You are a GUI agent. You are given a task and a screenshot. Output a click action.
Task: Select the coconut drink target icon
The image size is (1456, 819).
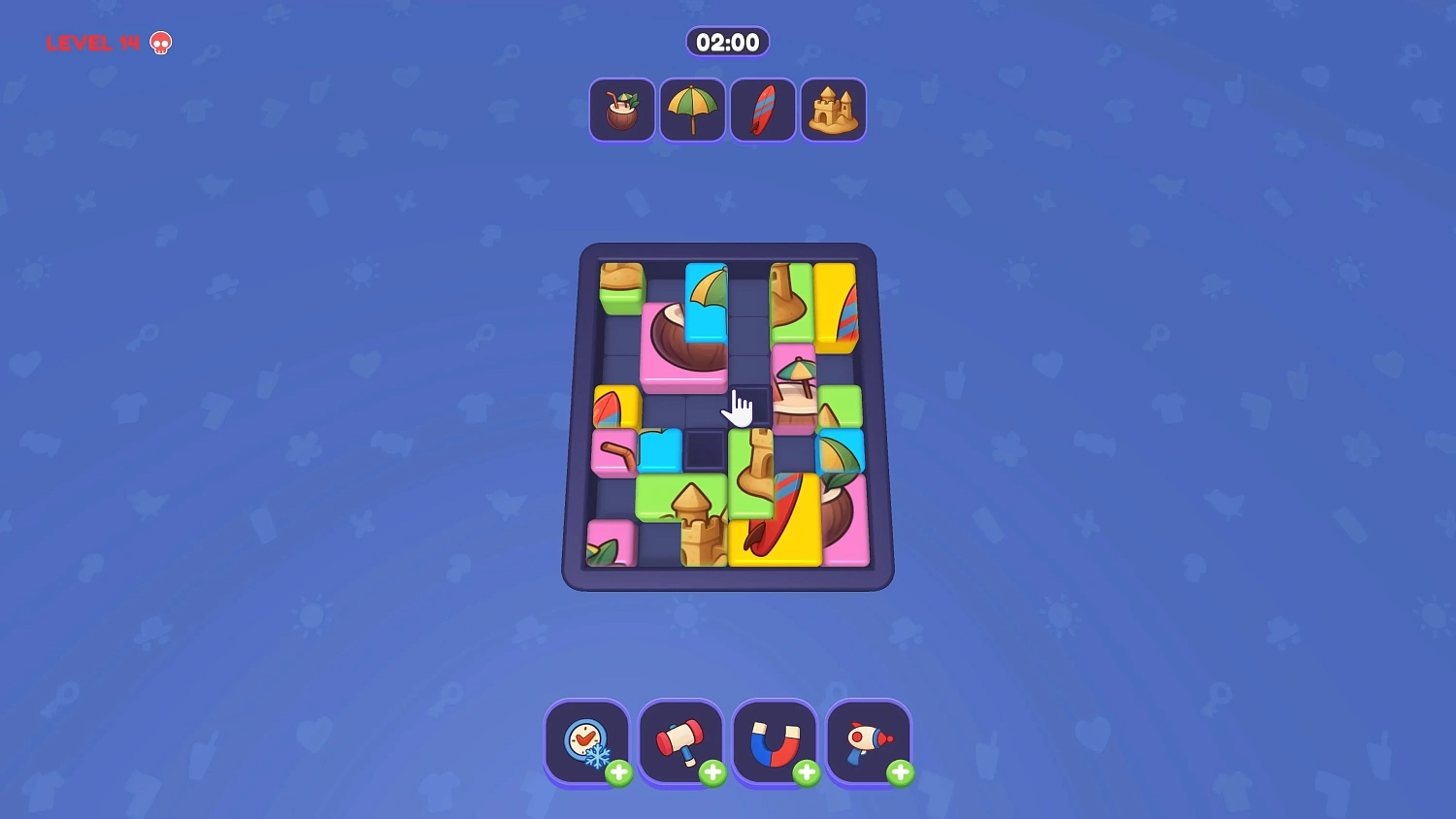point(621,109)
